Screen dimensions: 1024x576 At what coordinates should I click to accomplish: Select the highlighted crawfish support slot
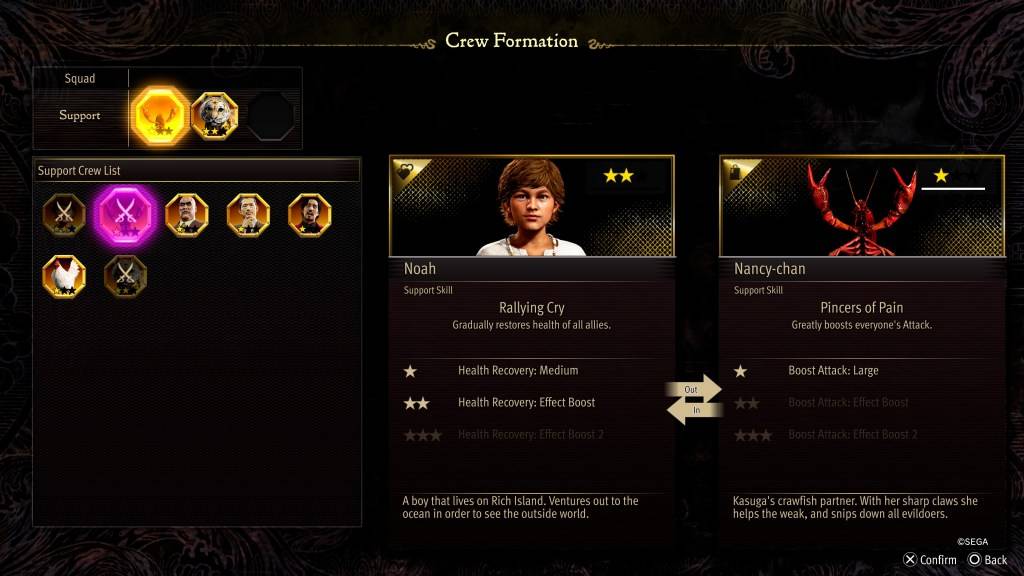coord(160,116)
